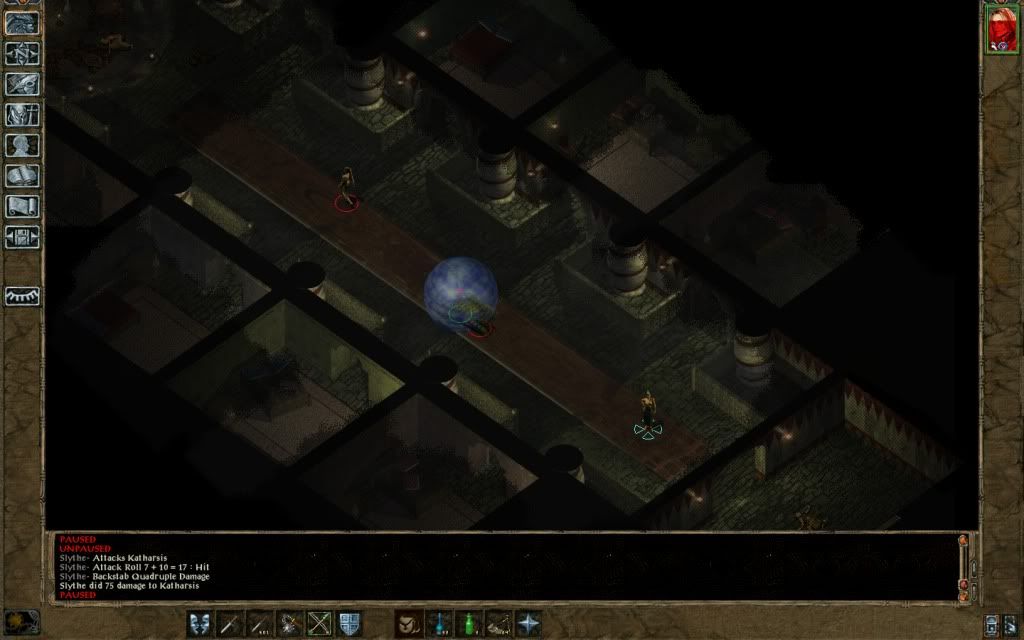Image resolution: width=1024 pixels, height=640 pixels.
Task: Open the priest scroll button
Action: tap(22, 207)
